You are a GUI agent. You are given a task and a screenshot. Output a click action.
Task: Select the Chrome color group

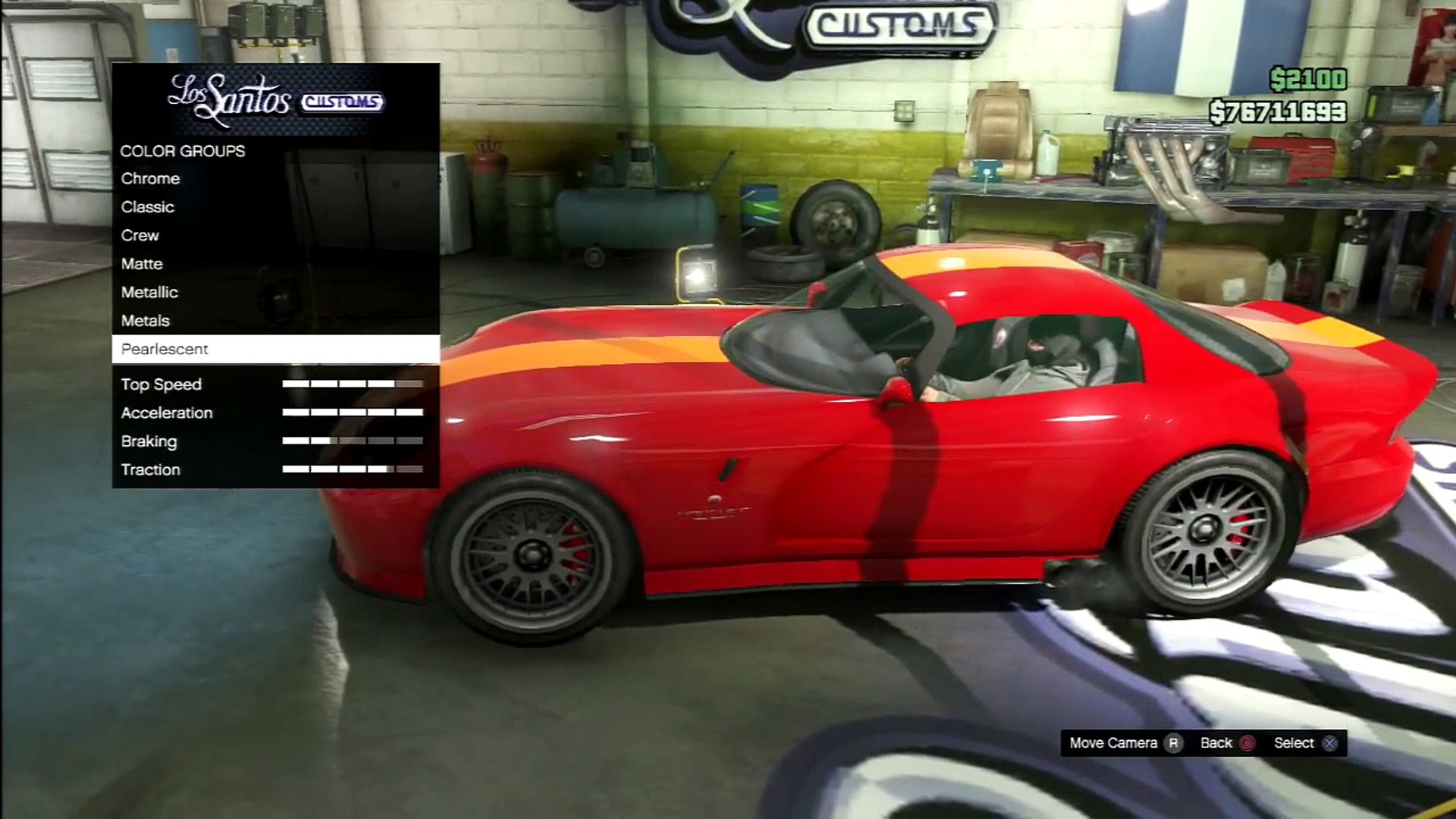click(151, 179)
